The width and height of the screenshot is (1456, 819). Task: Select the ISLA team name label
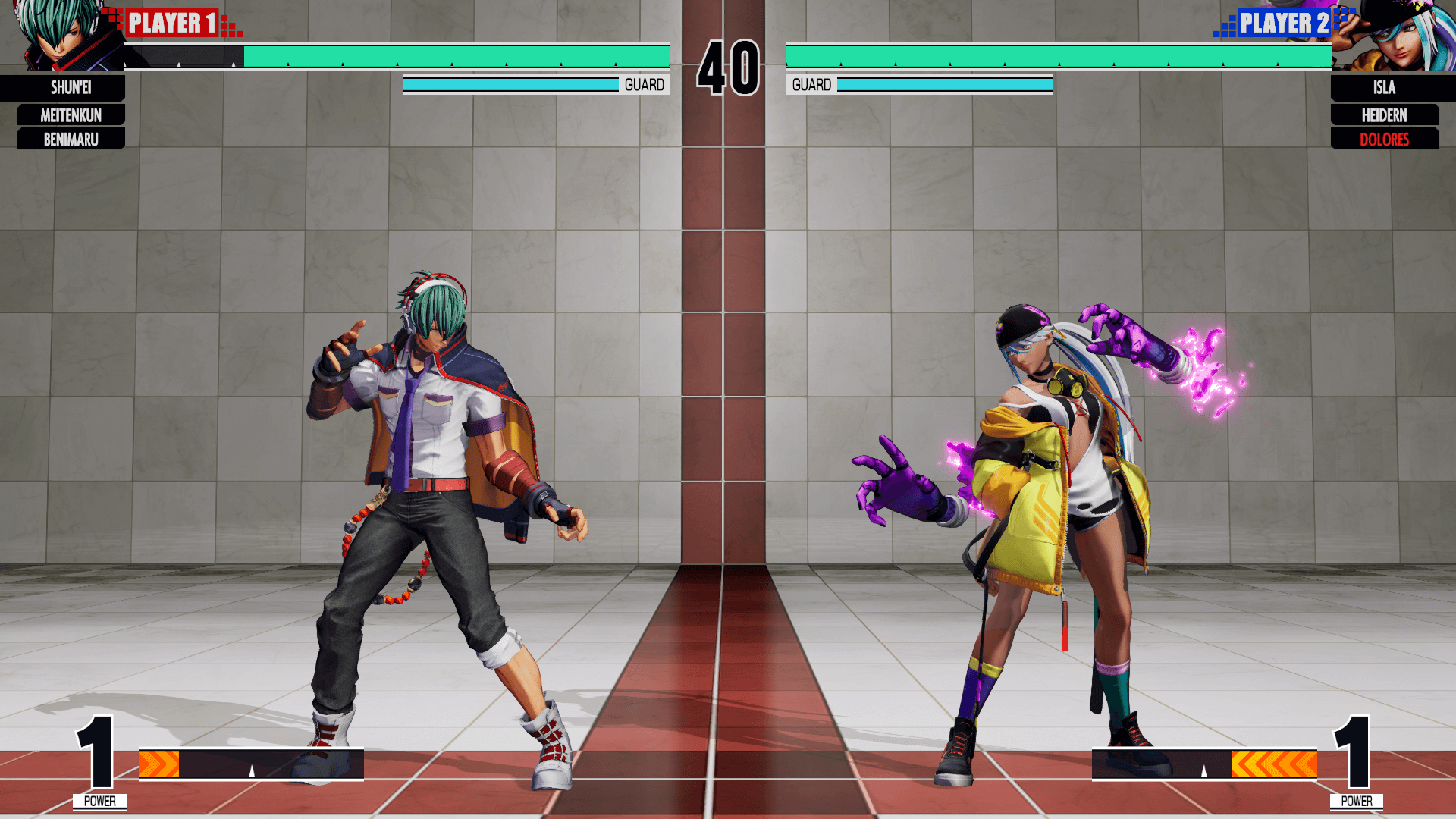1384,88
